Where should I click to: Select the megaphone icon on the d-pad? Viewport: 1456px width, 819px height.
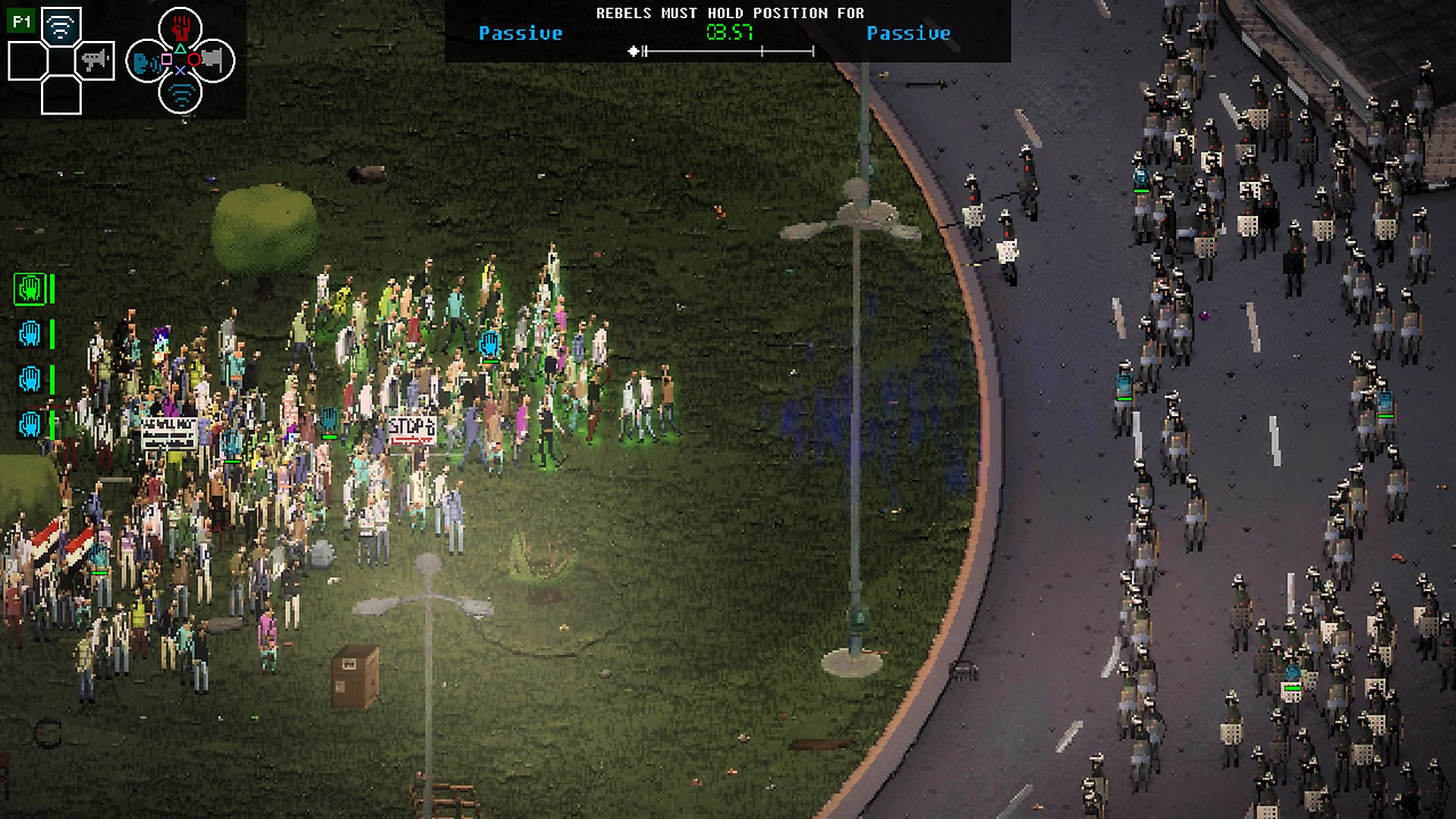[94, 61]
